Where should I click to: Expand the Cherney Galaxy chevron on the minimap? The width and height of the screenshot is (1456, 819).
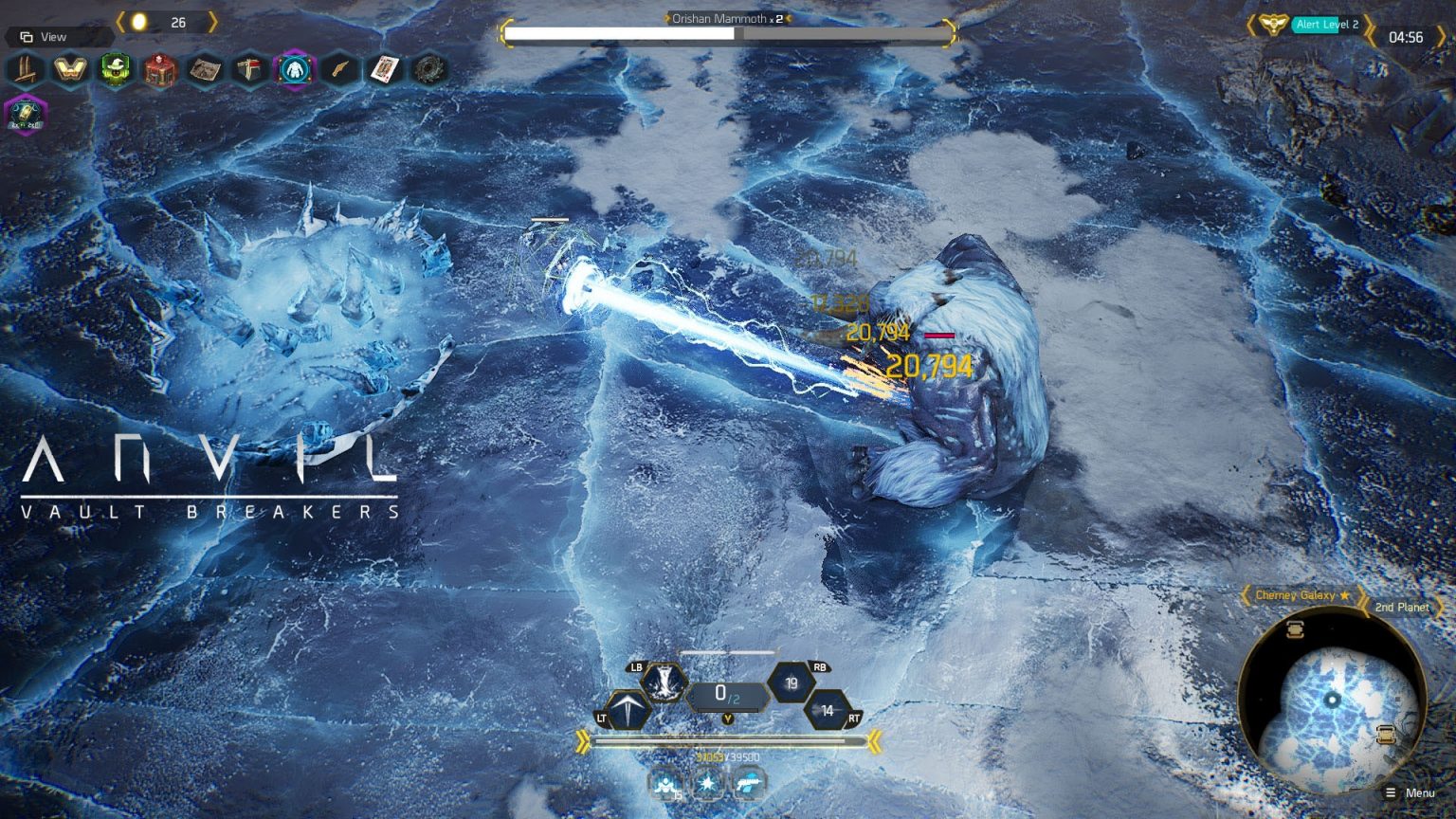coord(1247,594)
